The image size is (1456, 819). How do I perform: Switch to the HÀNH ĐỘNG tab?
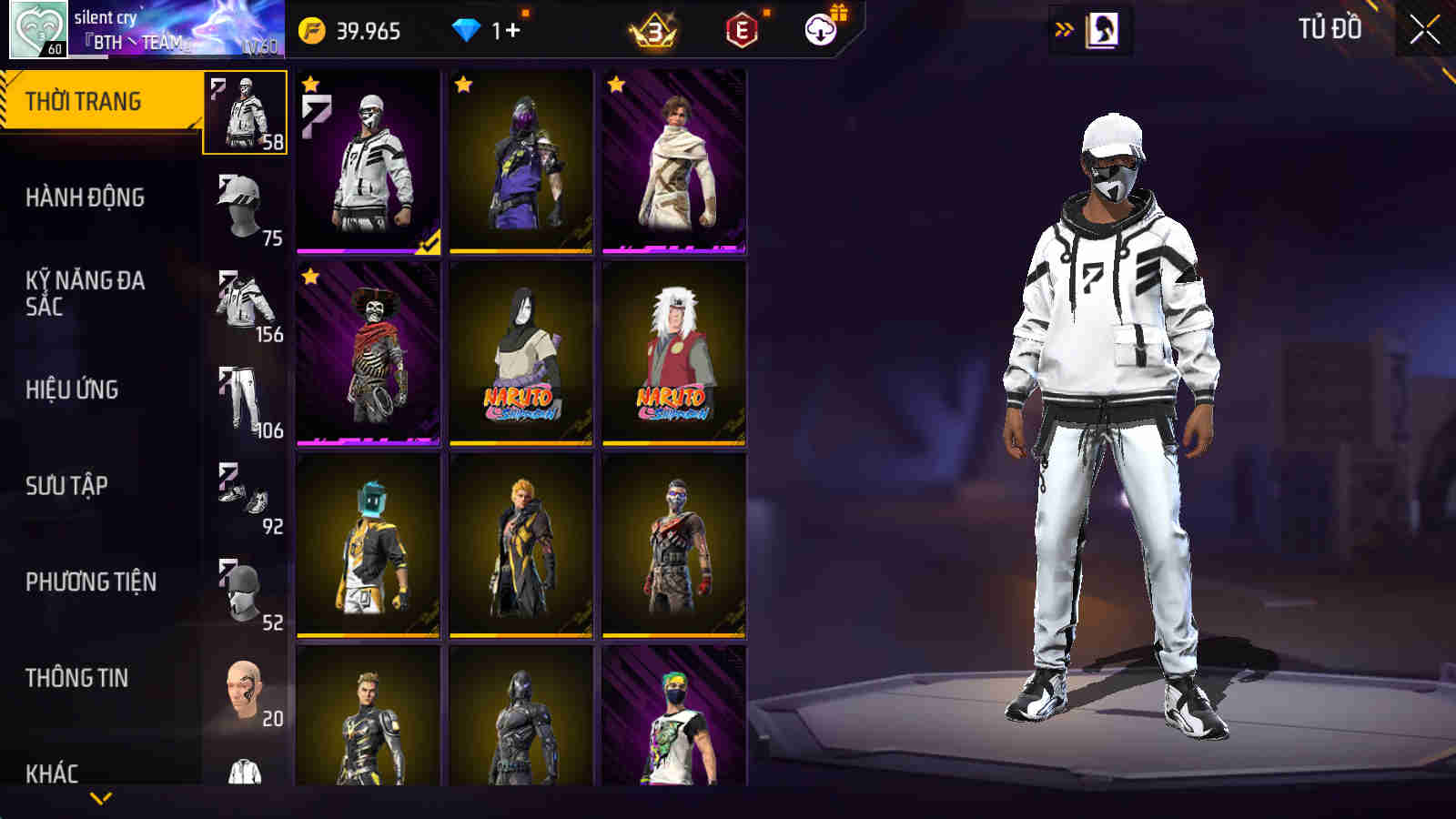(84, 197)
